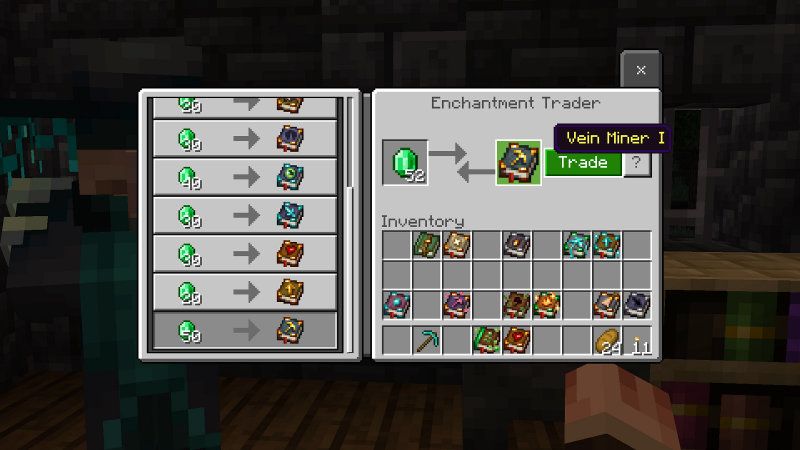Pick the 20 emerald trade offer

[244, 292]
